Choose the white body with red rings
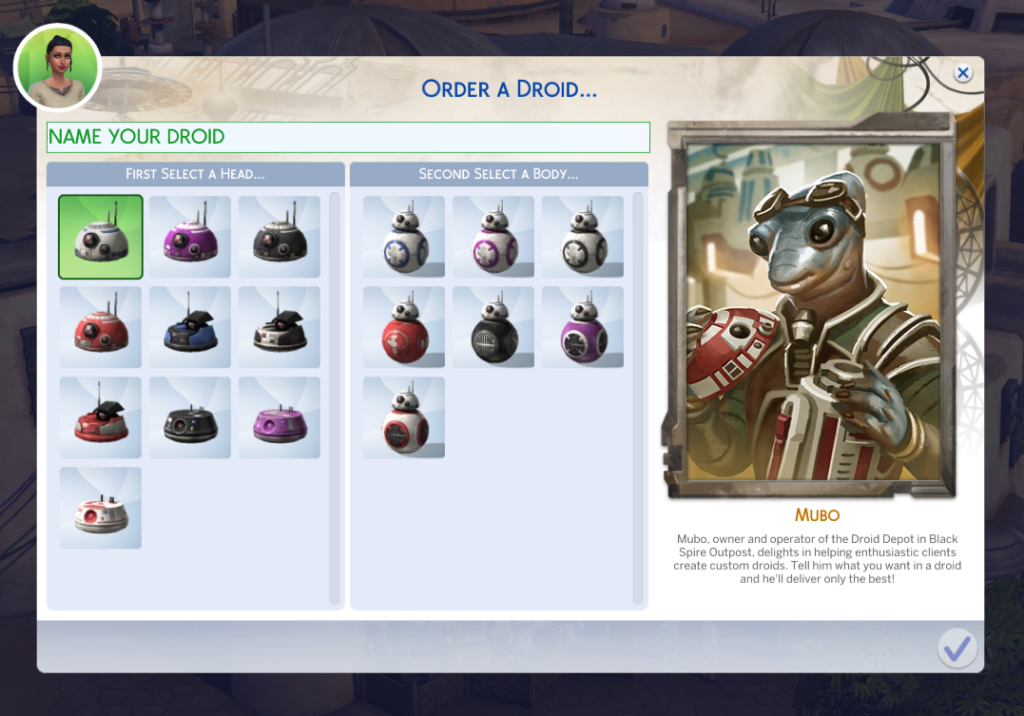The image size is (1024, 716). [x=404, y=417]
